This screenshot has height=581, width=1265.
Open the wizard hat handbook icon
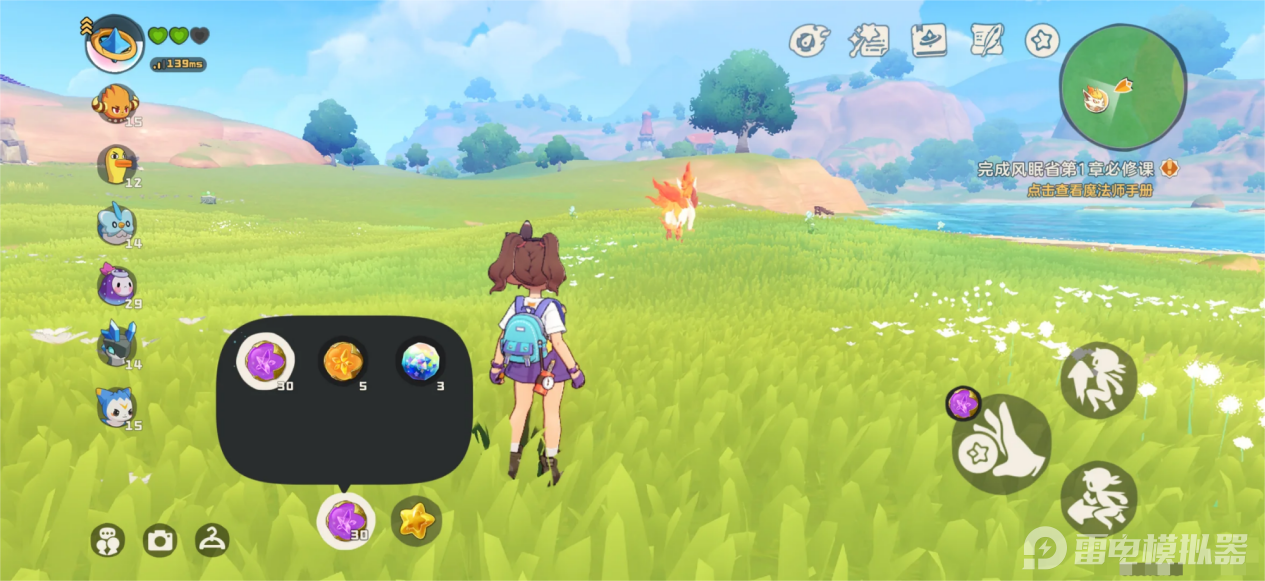tap(929, 40)
